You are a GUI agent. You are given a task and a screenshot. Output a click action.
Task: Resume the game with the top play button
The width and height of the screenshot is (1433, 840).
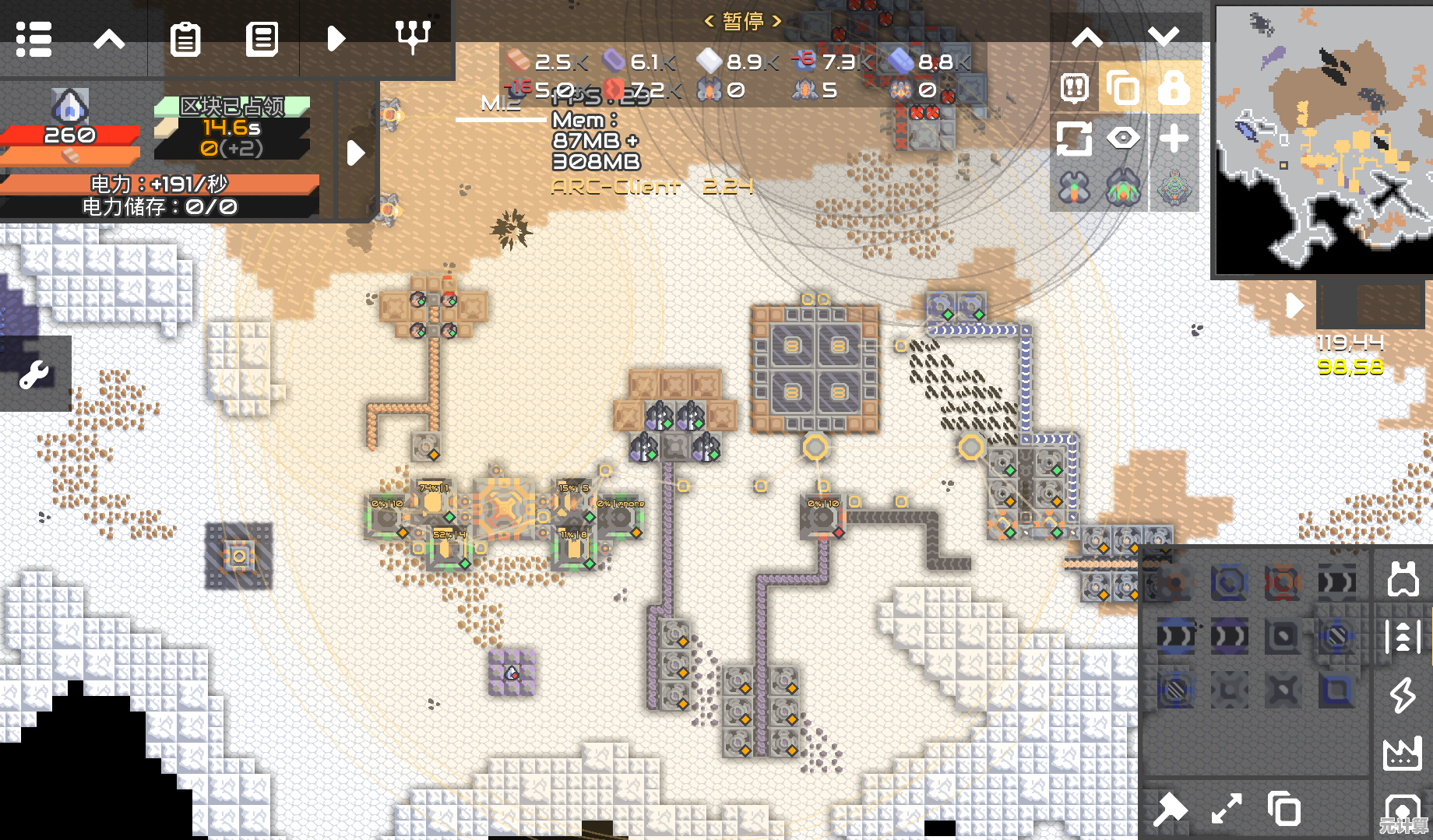(336, 38)
